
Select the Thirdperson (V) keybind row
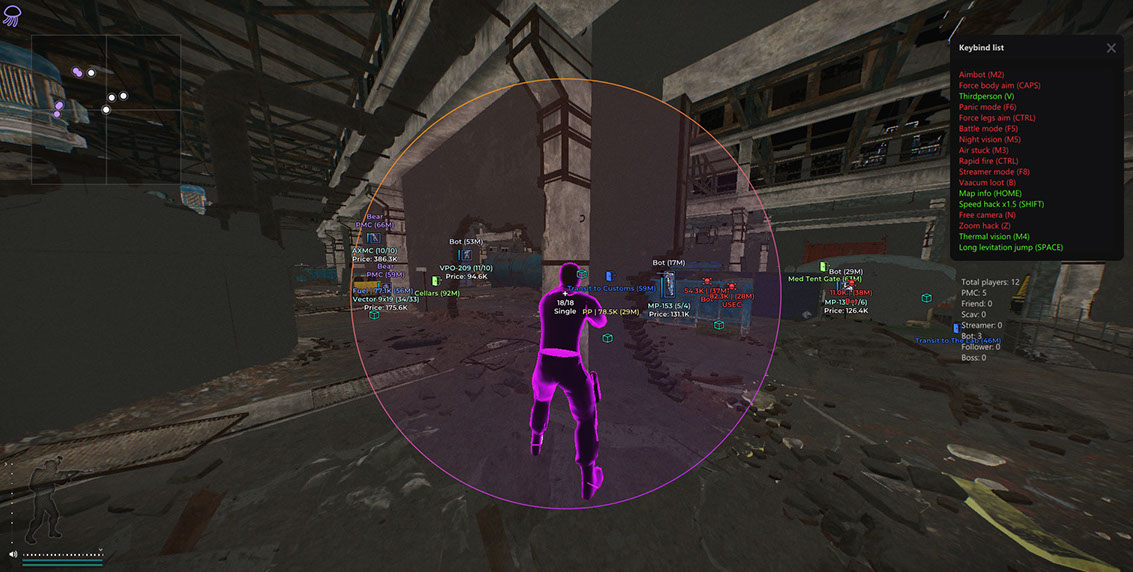point(986,96)
